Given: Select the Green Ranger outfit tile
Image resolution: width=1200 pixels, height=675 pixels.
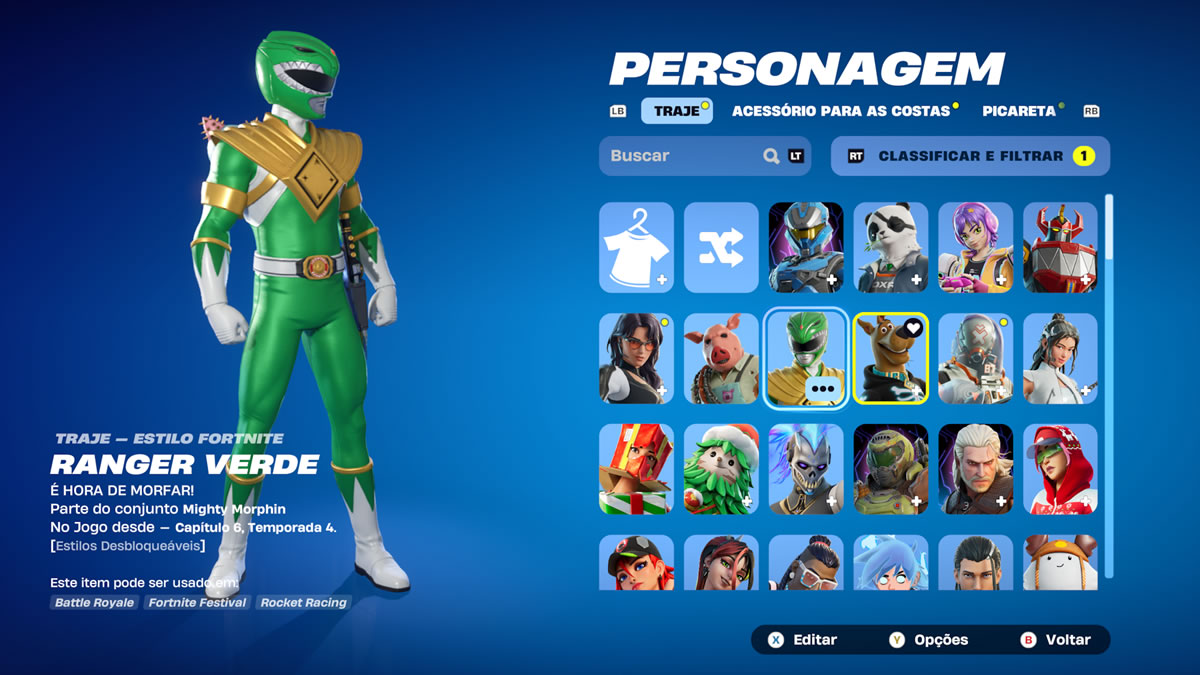Looking at the screenshot, I should (806, 358).
